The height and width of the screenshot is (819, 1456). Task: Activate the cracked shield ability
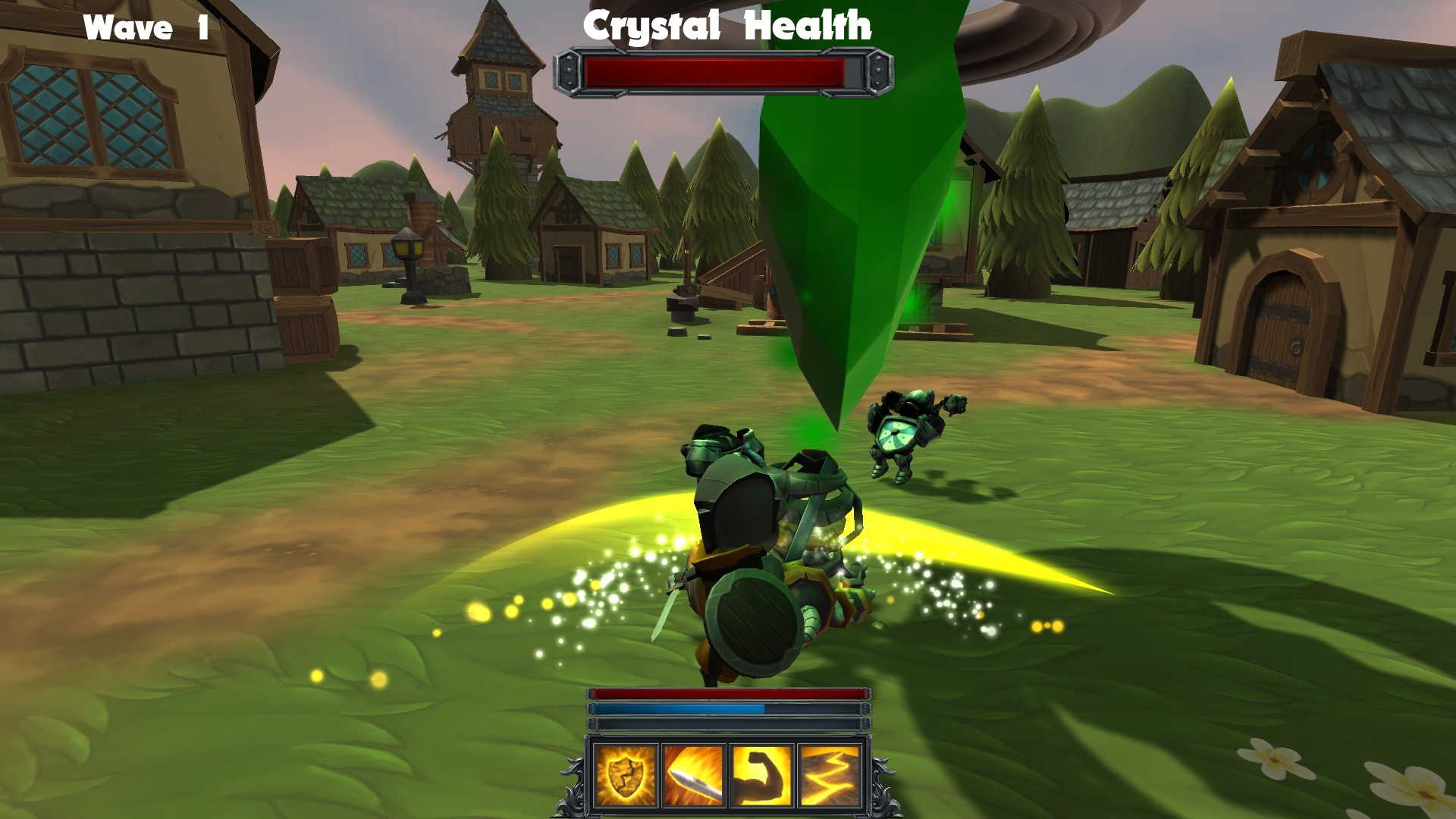pyautogui.click(x=625, y=775)
